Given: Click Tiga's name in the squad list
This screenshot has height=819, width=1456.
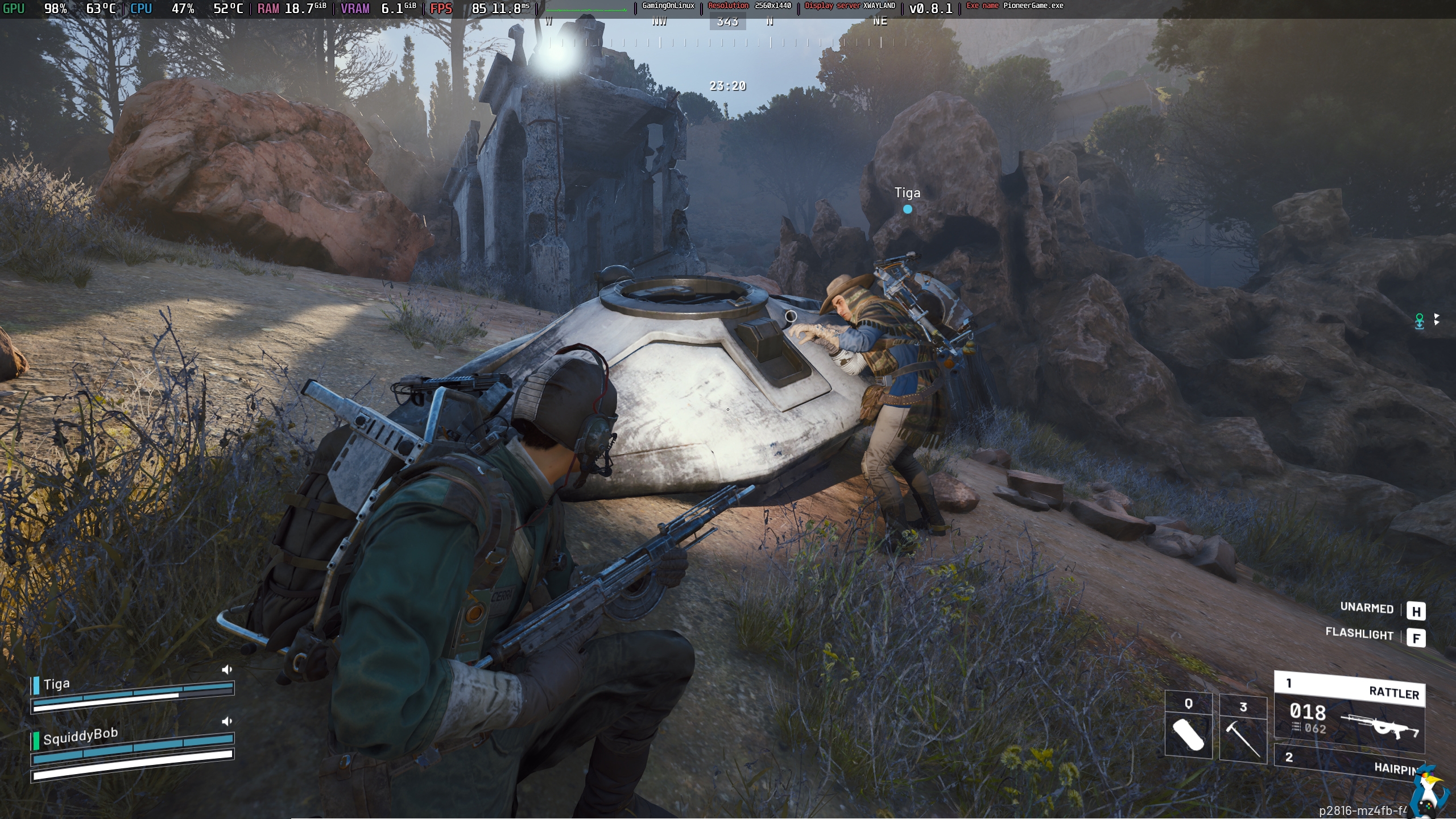Looking at the screenshot, I should click(56, 684).
